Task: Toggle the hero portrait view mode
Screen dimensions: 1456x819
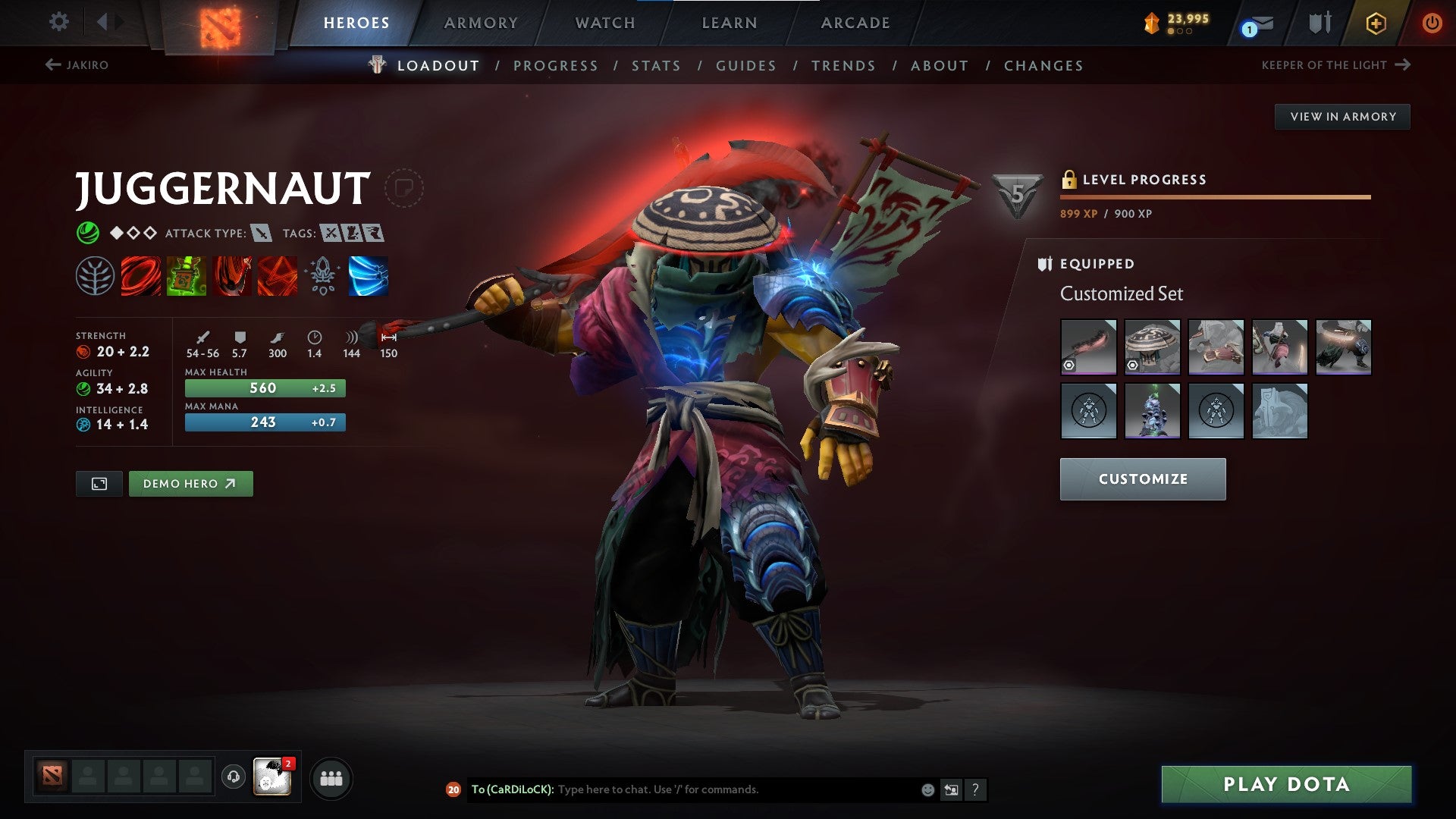Action: point(100,483)
